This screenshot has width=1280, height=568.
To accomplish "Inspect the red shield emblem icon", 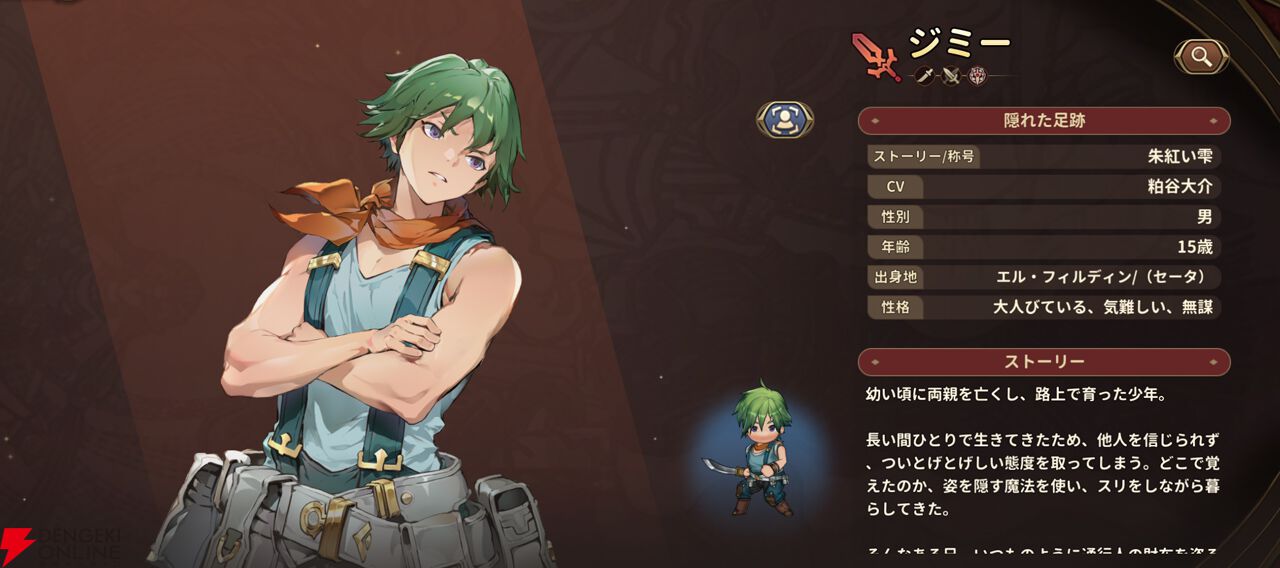I will [977, 75].
